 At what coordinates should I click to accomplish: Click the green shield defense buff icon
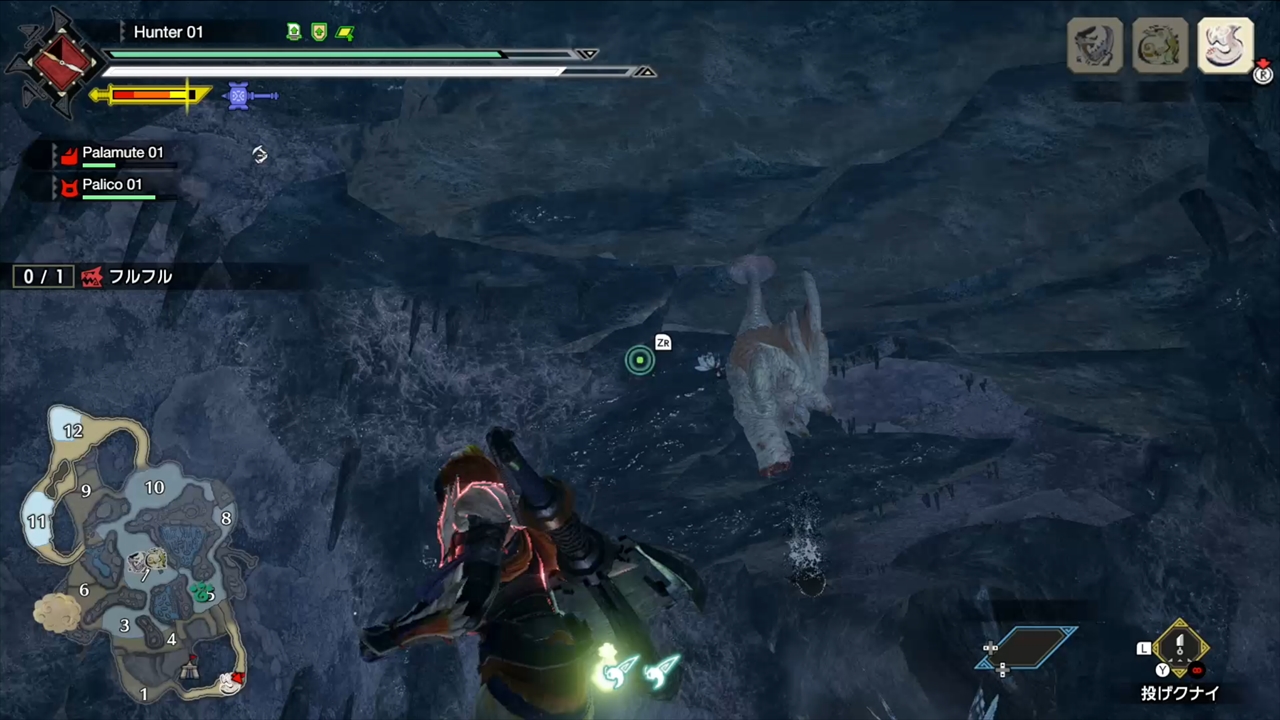click(319, 32)
